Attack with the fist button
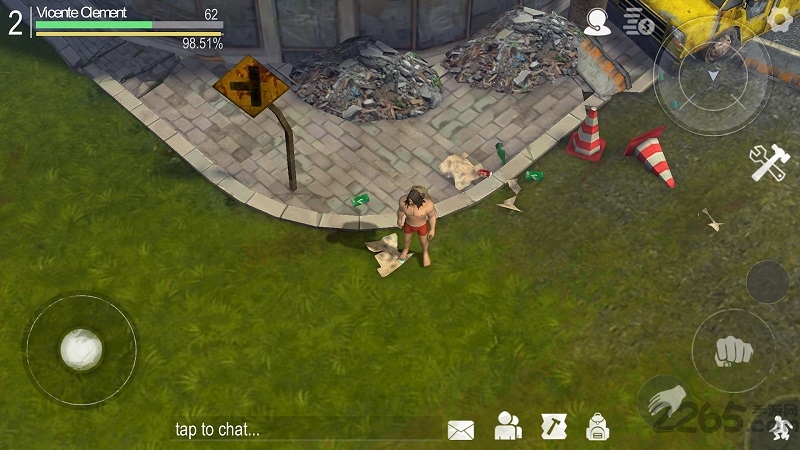Viewport: 800px width, 450px height. click(733, 350)
